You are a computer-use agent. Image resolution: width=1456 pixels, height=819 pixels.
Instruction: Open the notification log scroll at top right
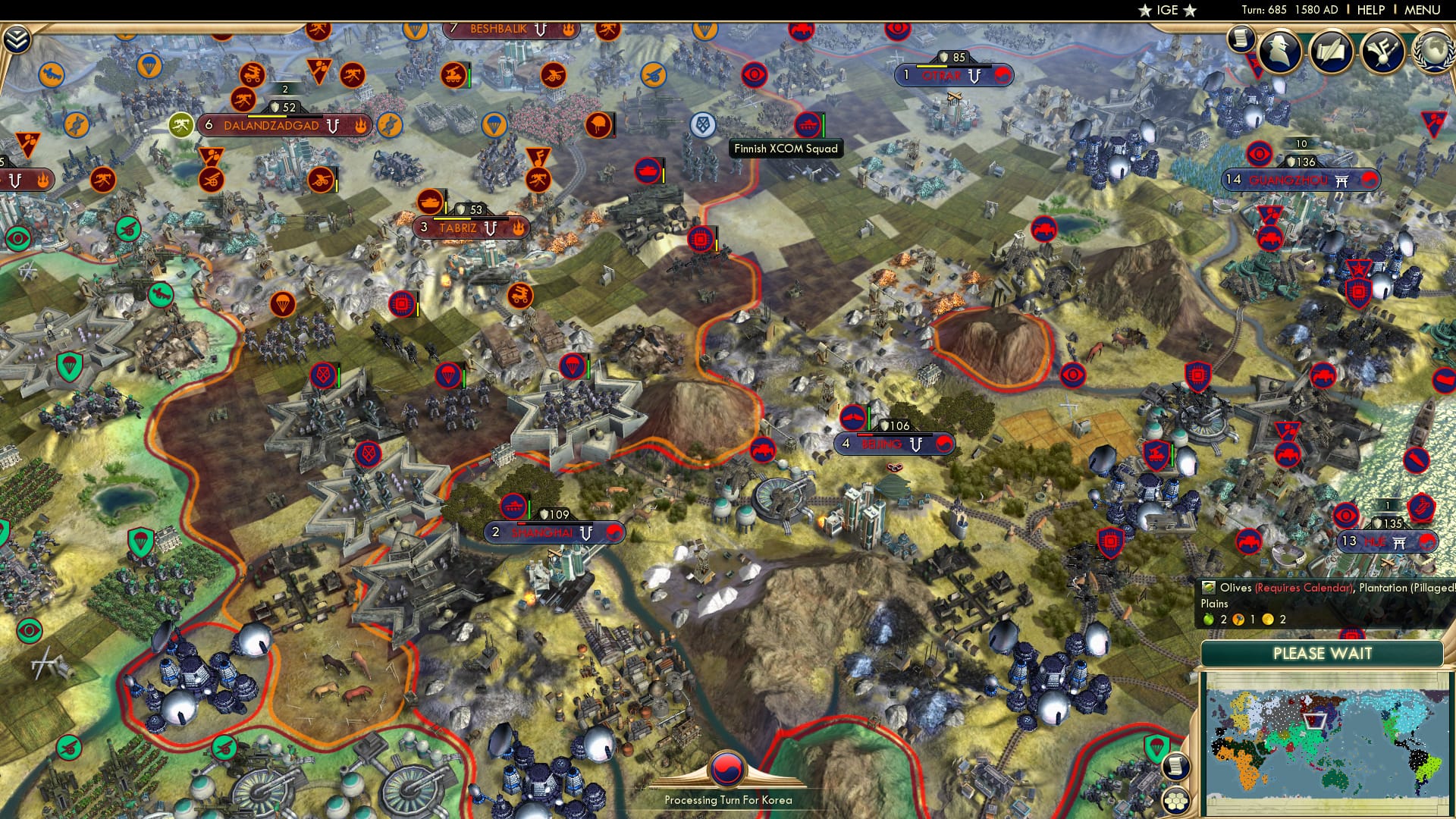coord(1241,39)
